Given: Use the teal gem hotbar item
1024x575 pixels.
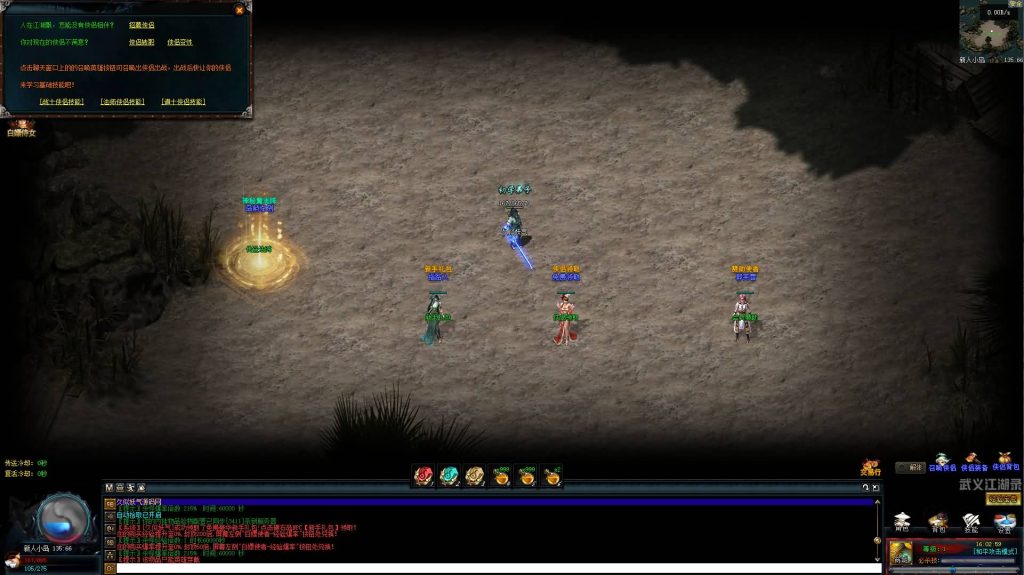Looking at the screenshot, I should 449,475.
